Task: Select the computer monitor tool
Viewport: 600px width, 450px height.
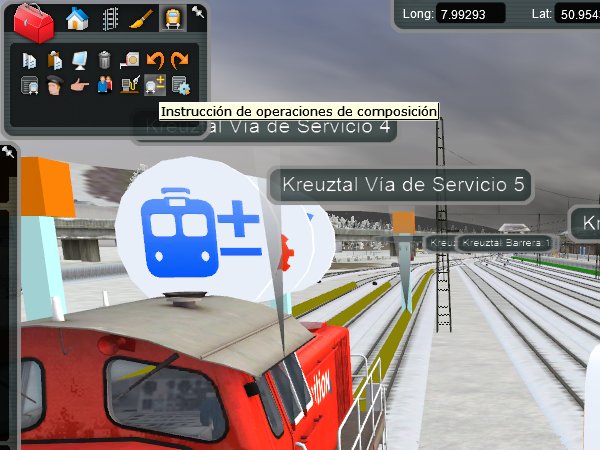Action: coord(79,60)
